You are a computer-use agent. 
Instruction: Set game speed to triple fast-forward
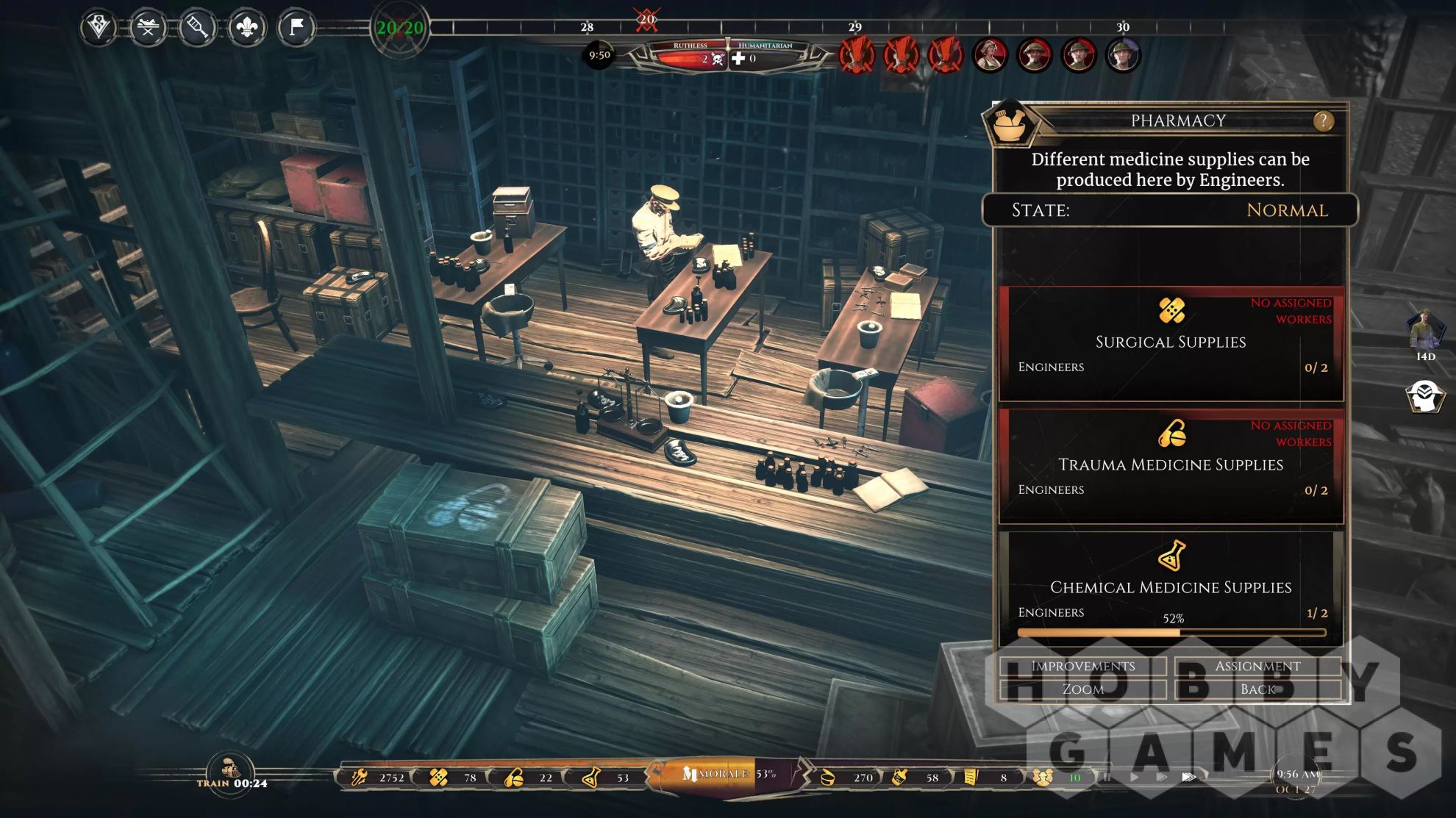pyautogui.click(x=1188, y=777)
